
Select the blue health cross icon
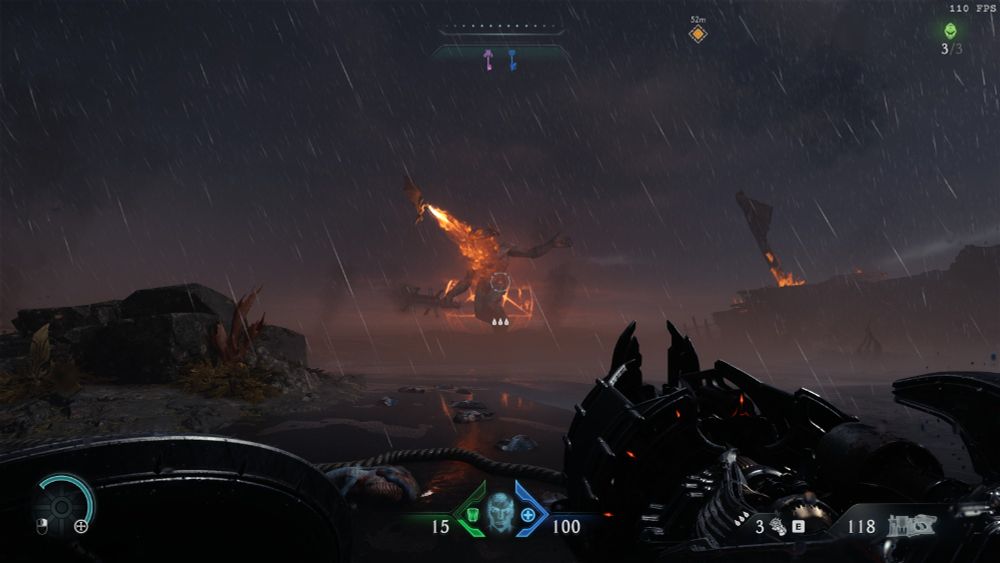pos(527,514)
